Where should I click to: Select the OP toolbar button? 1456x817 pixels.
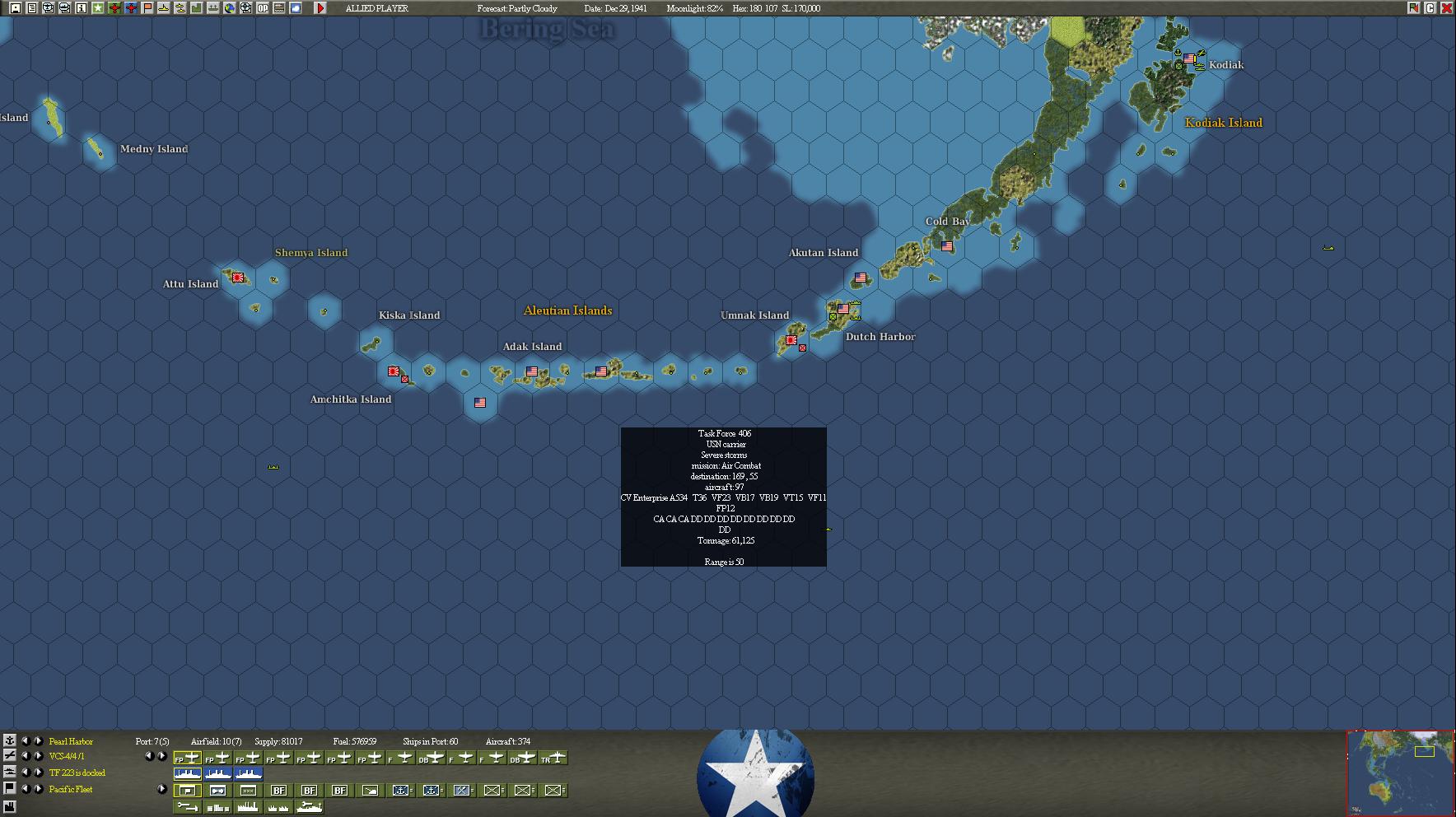(263, 8)
